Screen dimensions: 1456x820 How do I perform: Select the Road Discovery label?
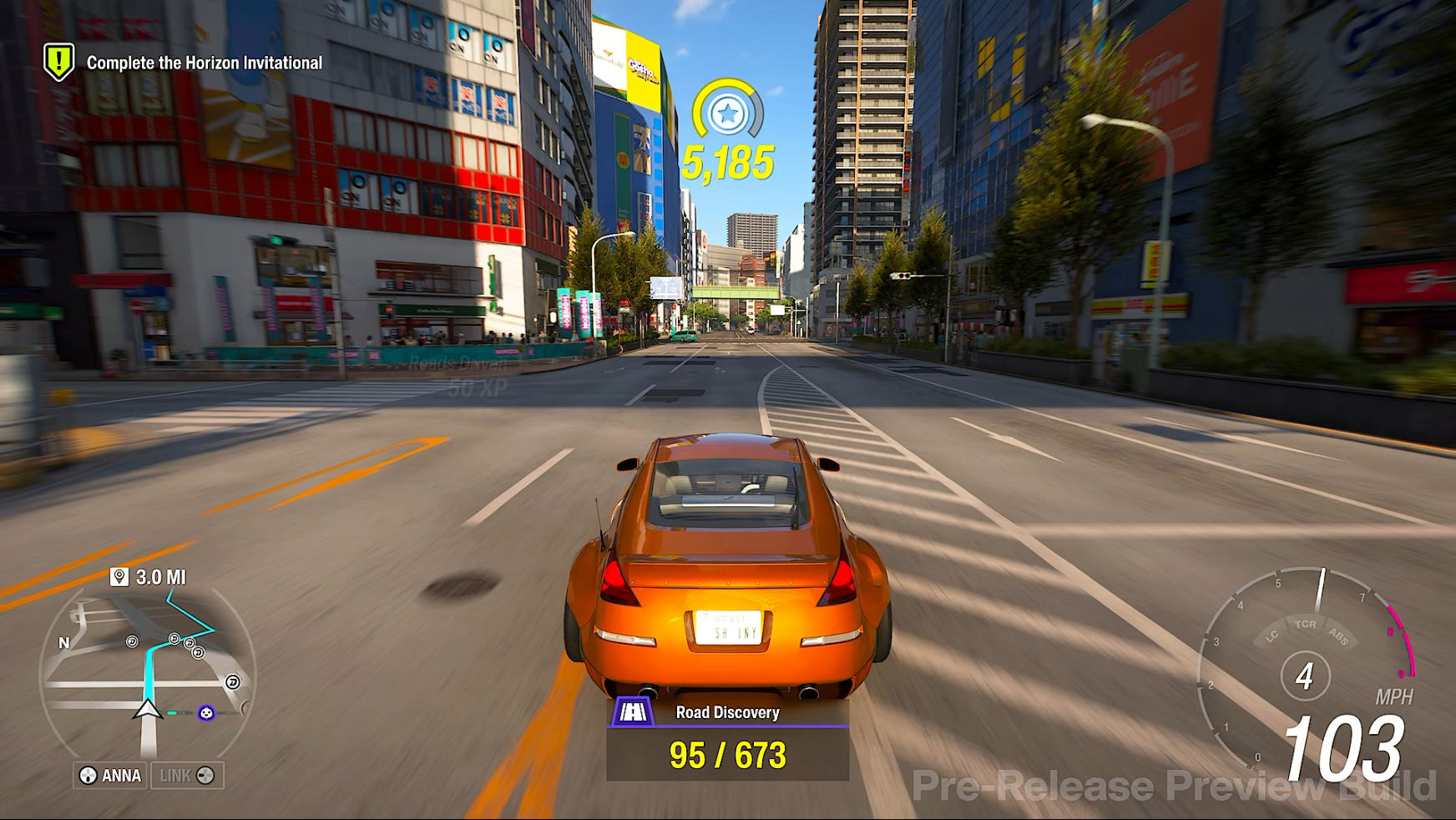click(x=726, y=712)
